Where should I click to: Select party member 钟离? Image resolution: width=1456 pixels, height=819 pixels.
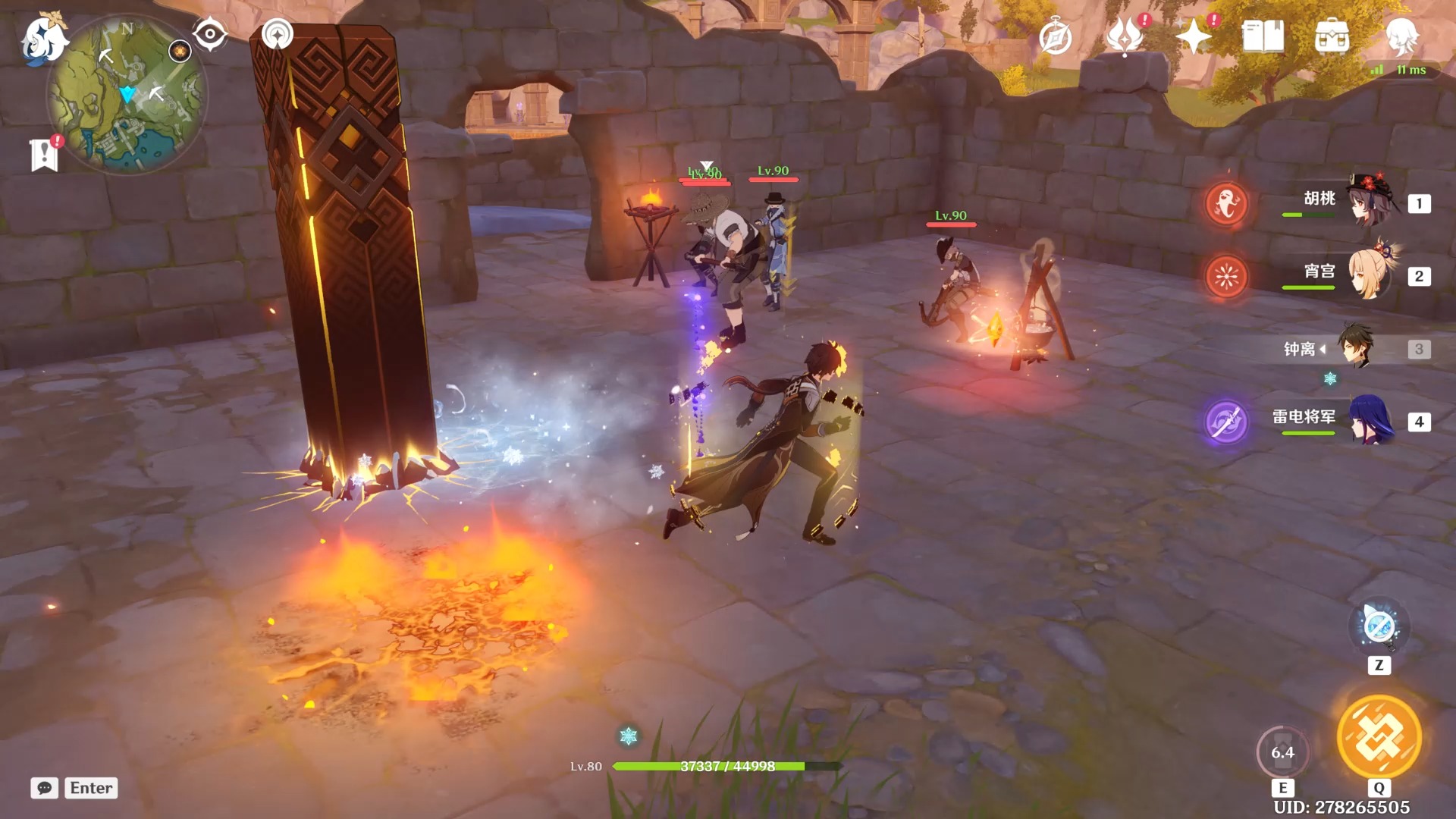coord(1354,347)
